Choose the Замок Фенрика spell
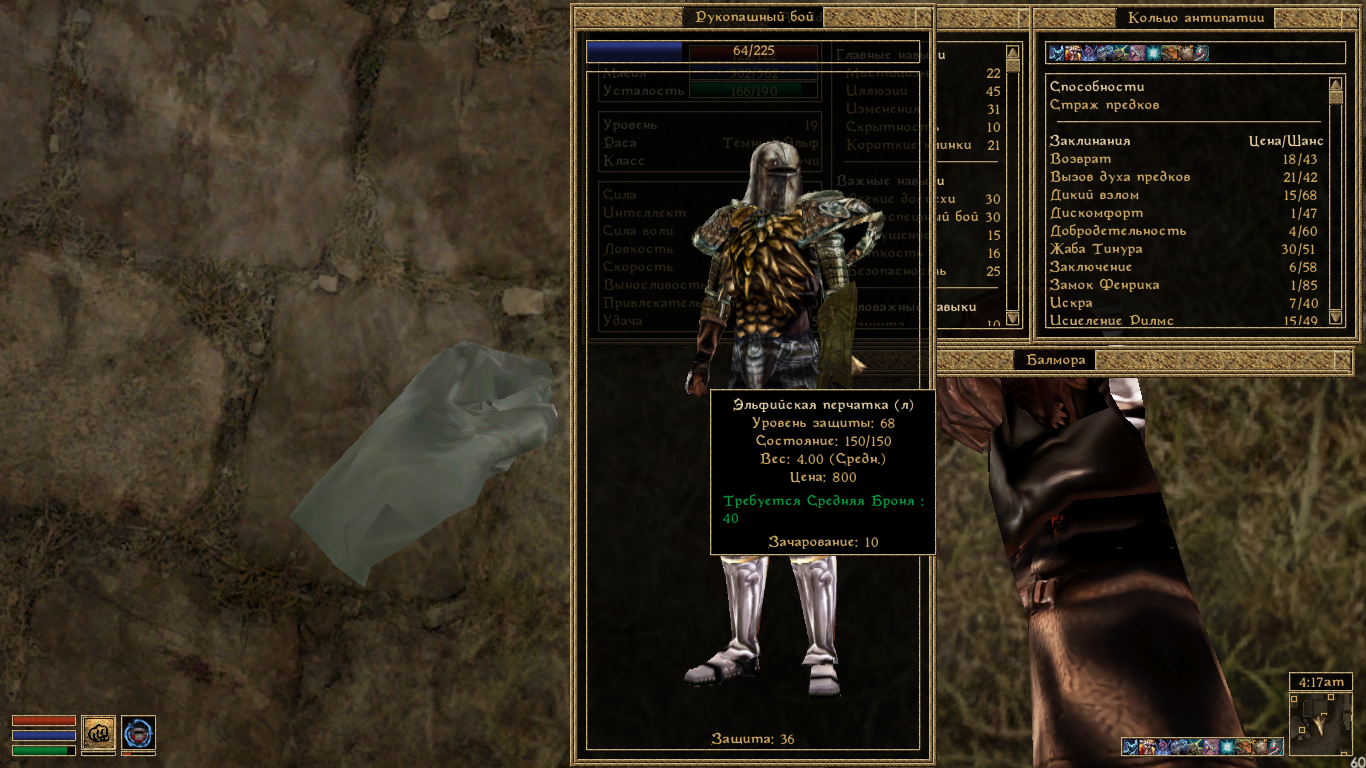 click(1104, 285)
